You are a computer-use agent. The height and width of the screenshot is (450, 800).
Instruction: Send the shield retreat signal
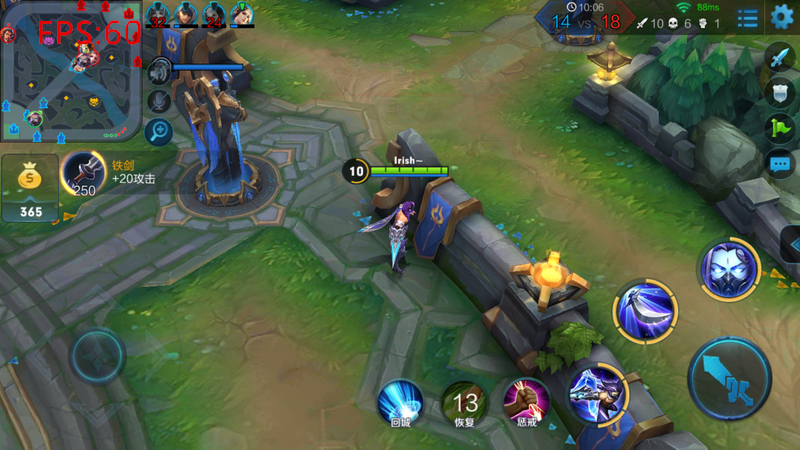tap(780, 93)
